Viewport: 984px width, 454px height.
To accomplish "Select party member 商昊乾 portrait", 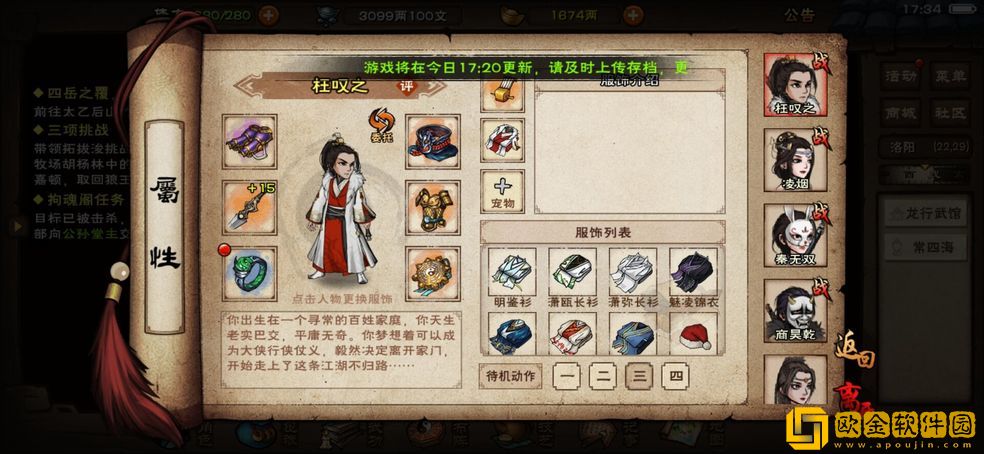I will click(x=795, y=309).
